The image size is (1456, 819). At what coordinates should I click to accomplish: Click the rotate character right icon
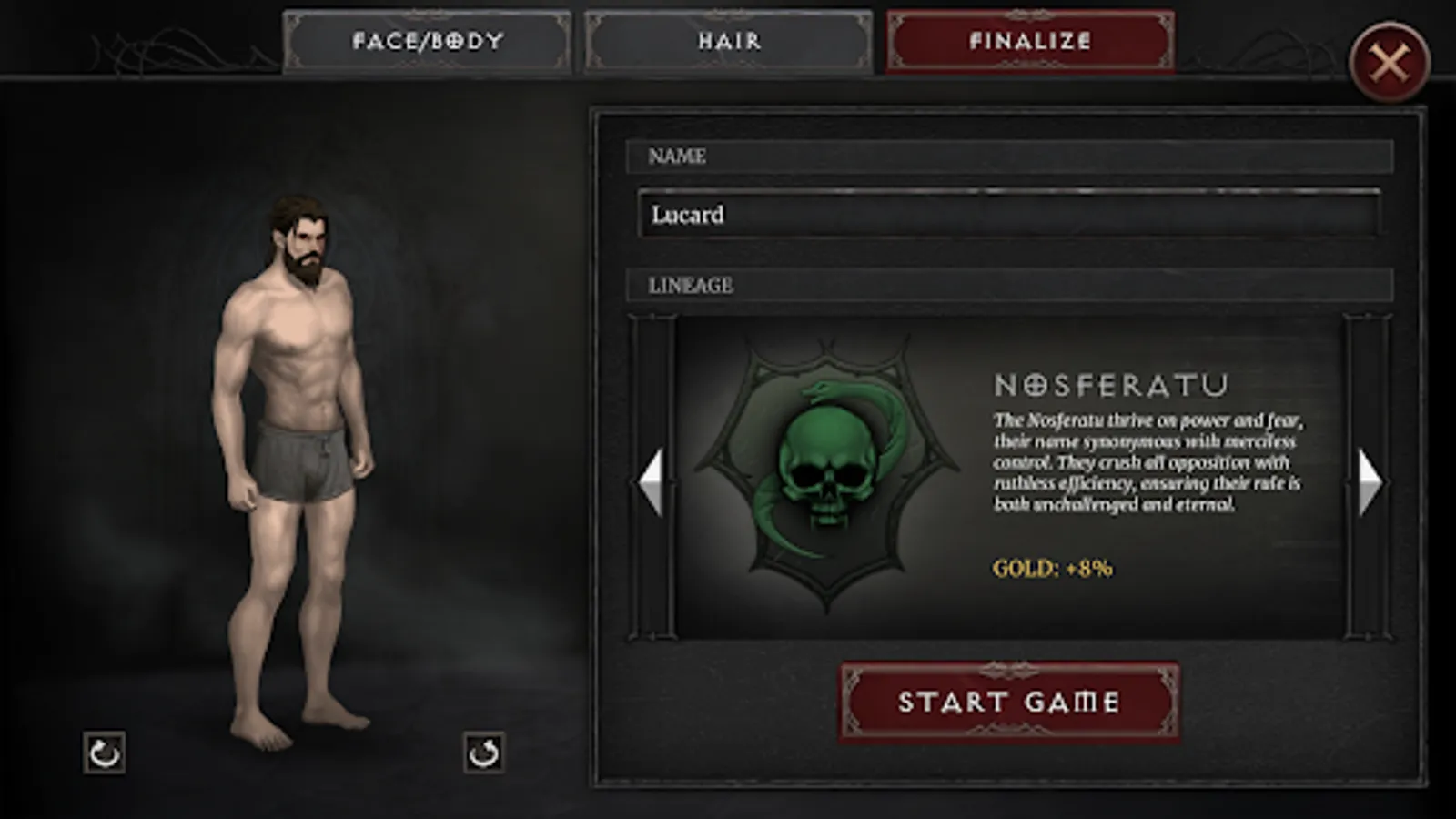click(485, 755)
